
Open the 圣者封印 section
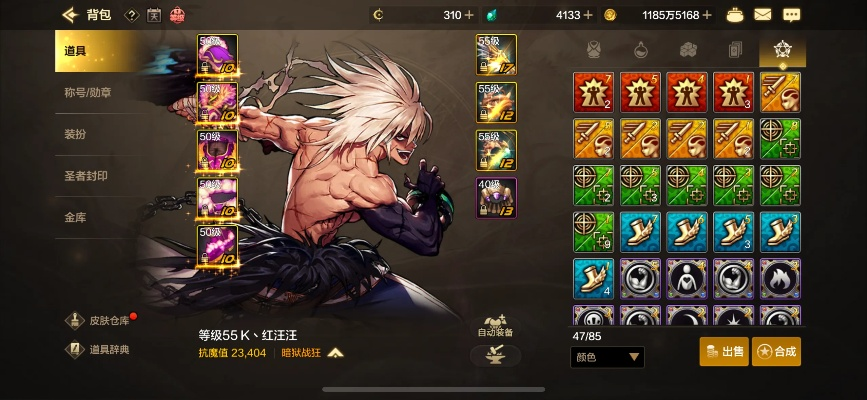point(86,176)
